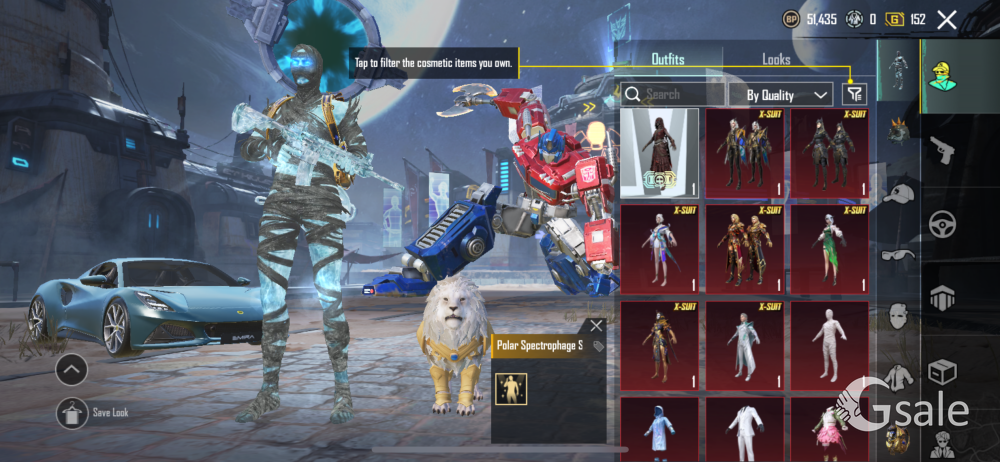Viewport: 1000px width, 462px height.
Task: Select the light blue hooded raincoat outfit
Action: pos(659,430)
